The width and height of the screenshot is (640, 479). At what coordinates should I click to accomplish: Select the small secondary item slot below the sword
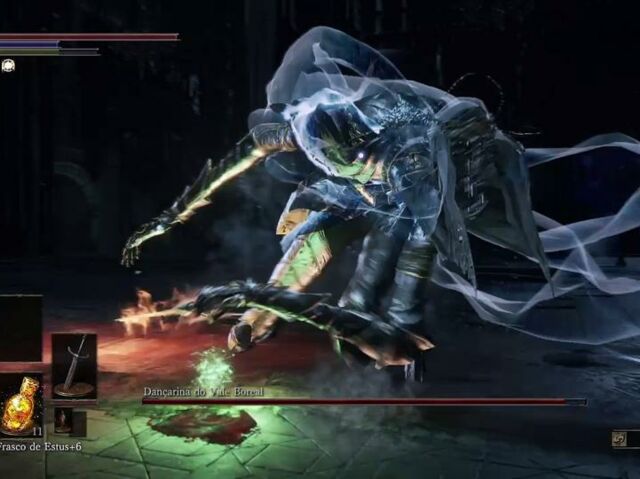[x=64, y=420]
